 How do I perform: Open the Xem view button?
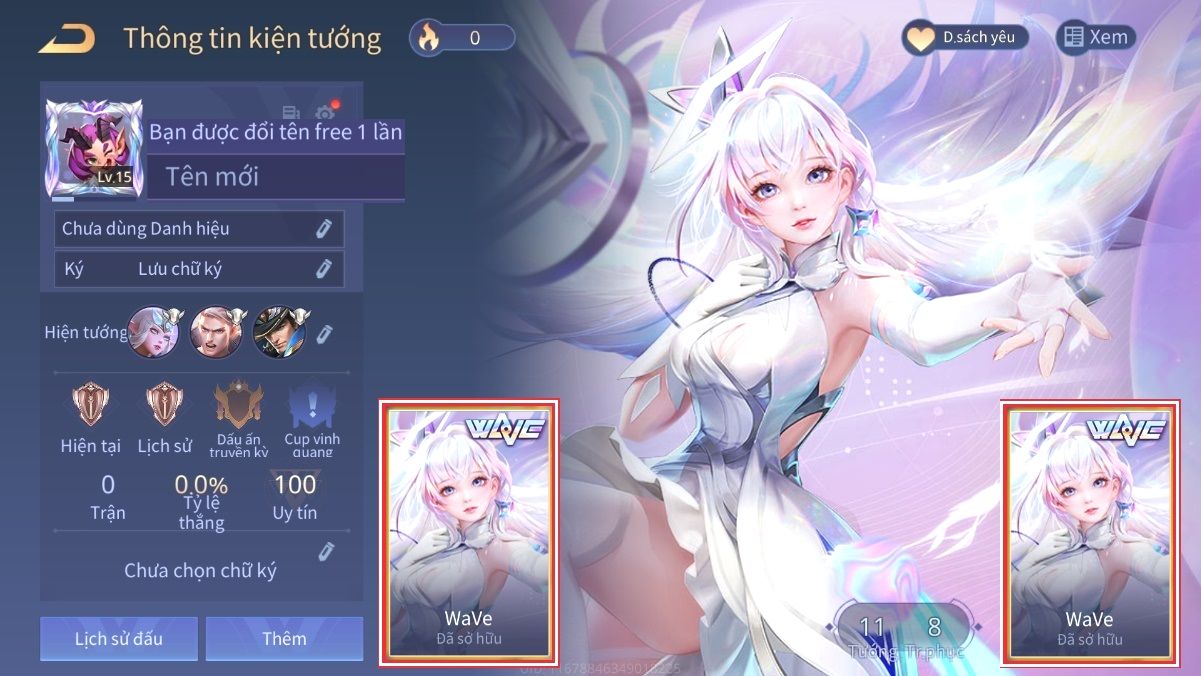click(1096, 38)
